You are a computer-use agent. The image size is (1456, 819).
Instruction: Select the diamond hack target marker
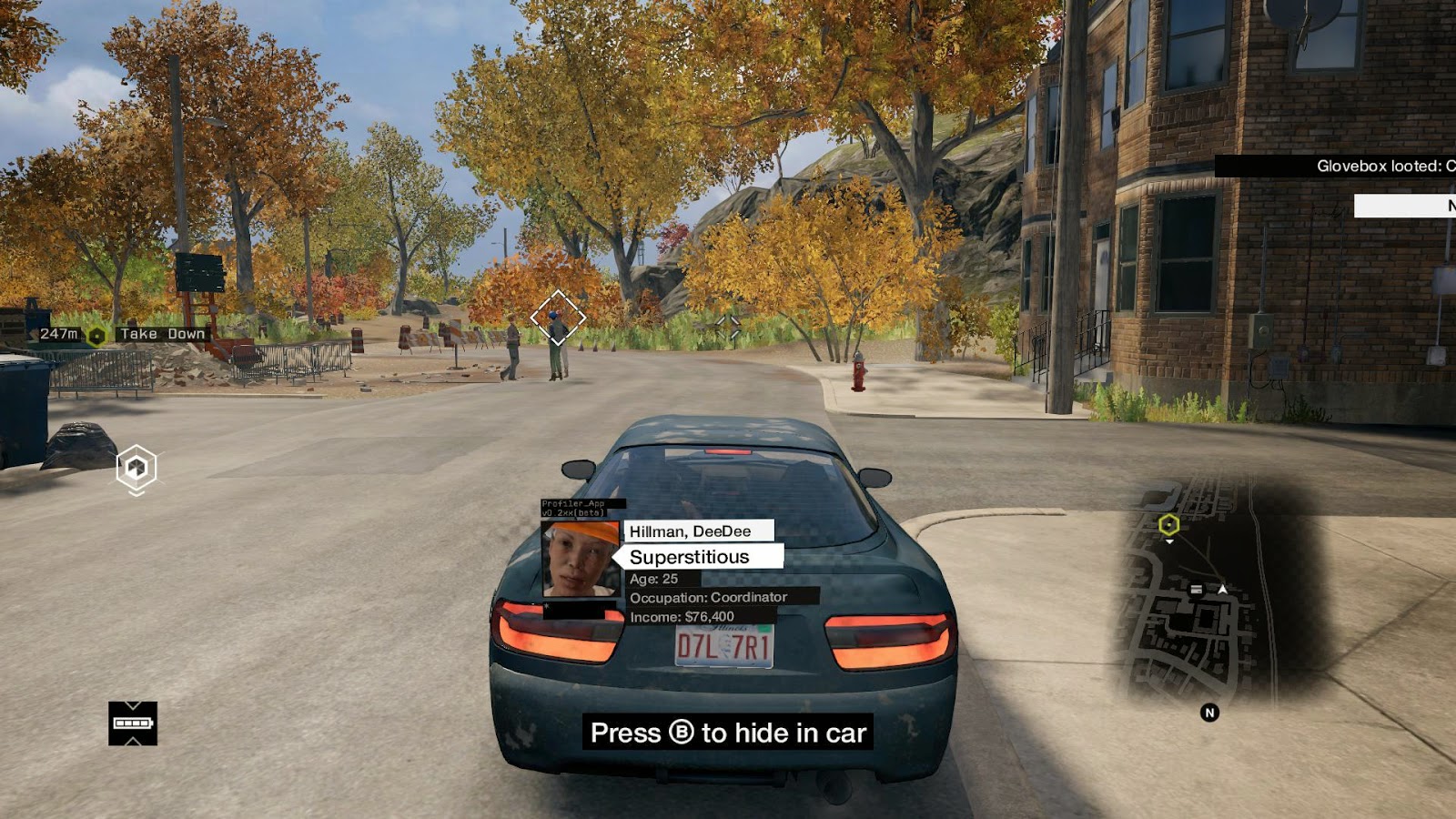[x=558, y=317]
